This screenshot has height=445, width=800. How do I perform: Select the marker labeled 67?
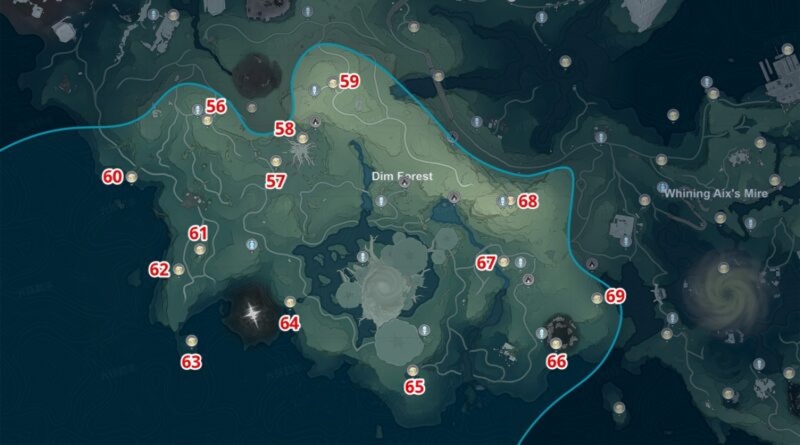[x=504, y=263]
